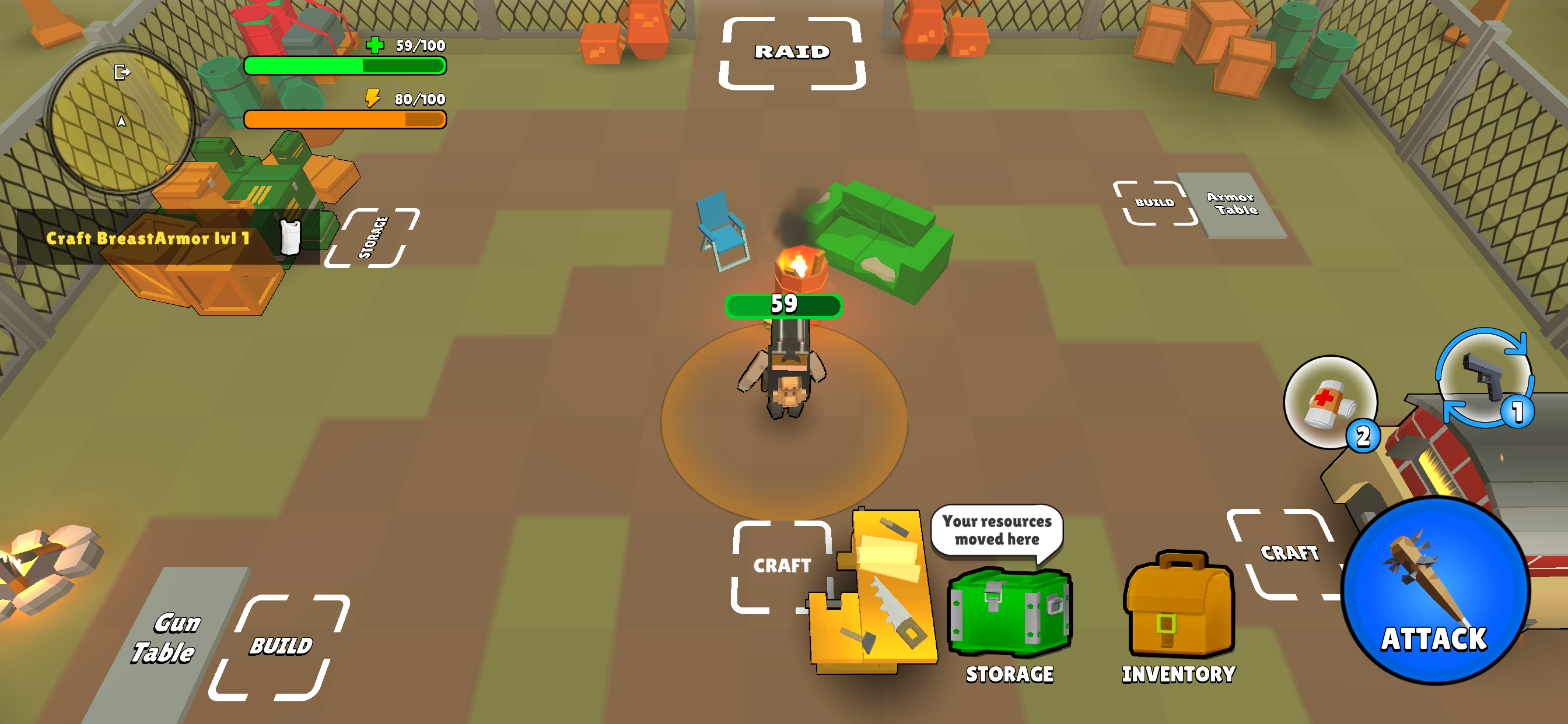This screenshot has height=724, width=1568.
Task: Toggle the RAID waypoint marker
Action: pos(792,52)
